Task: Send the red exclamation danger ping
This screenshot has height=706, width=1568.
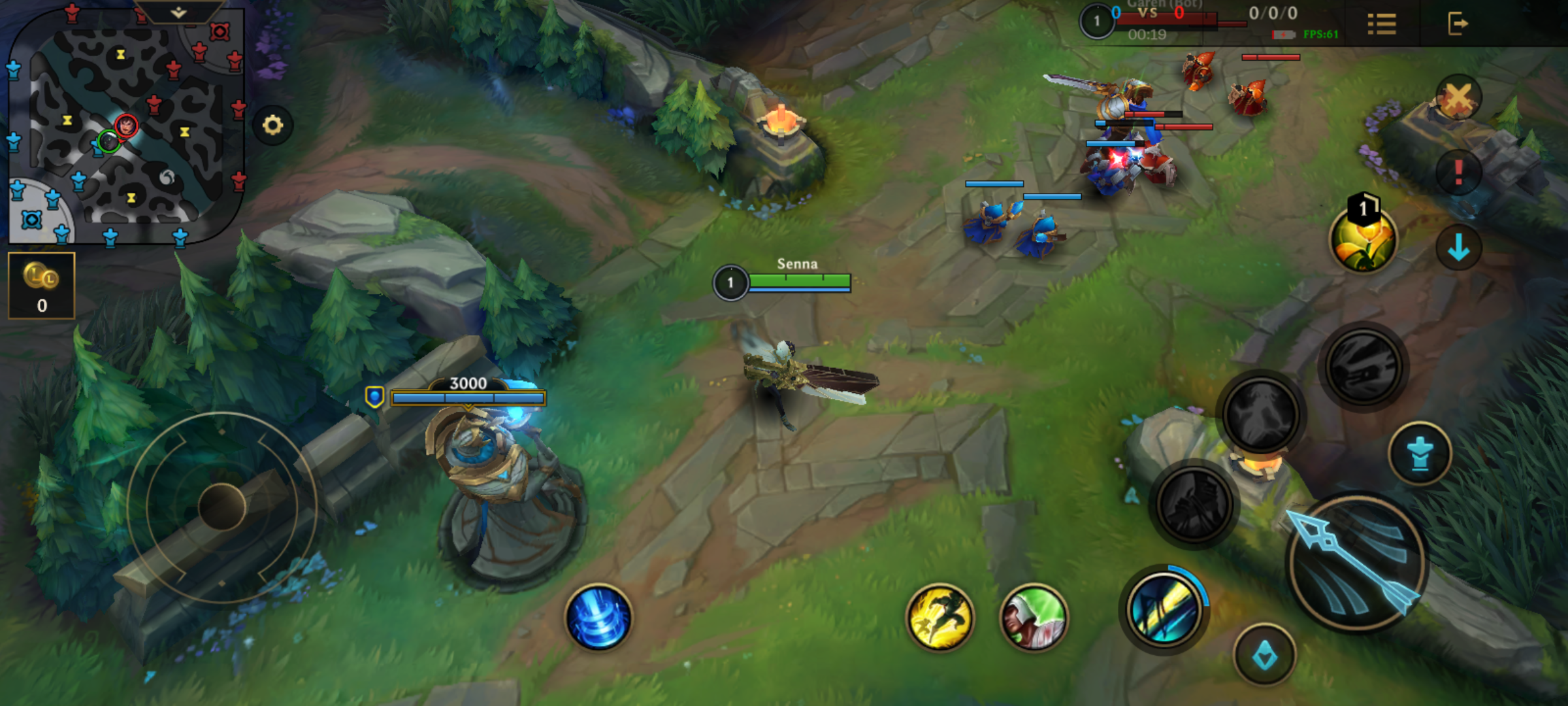Action: click(1458, 173)
